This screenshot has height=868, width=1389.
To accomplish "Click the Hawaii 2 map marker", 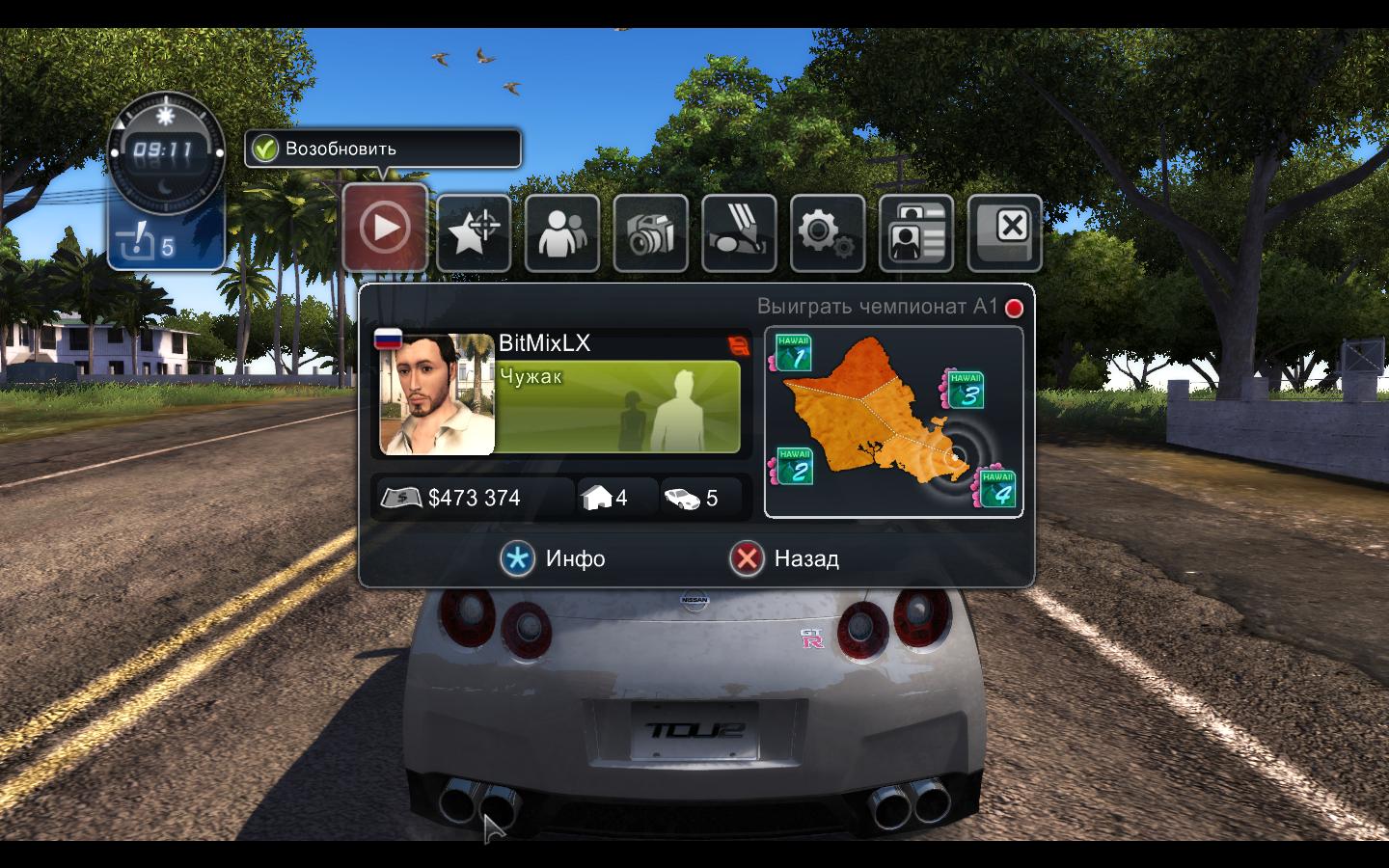I will tap(794, 468).
